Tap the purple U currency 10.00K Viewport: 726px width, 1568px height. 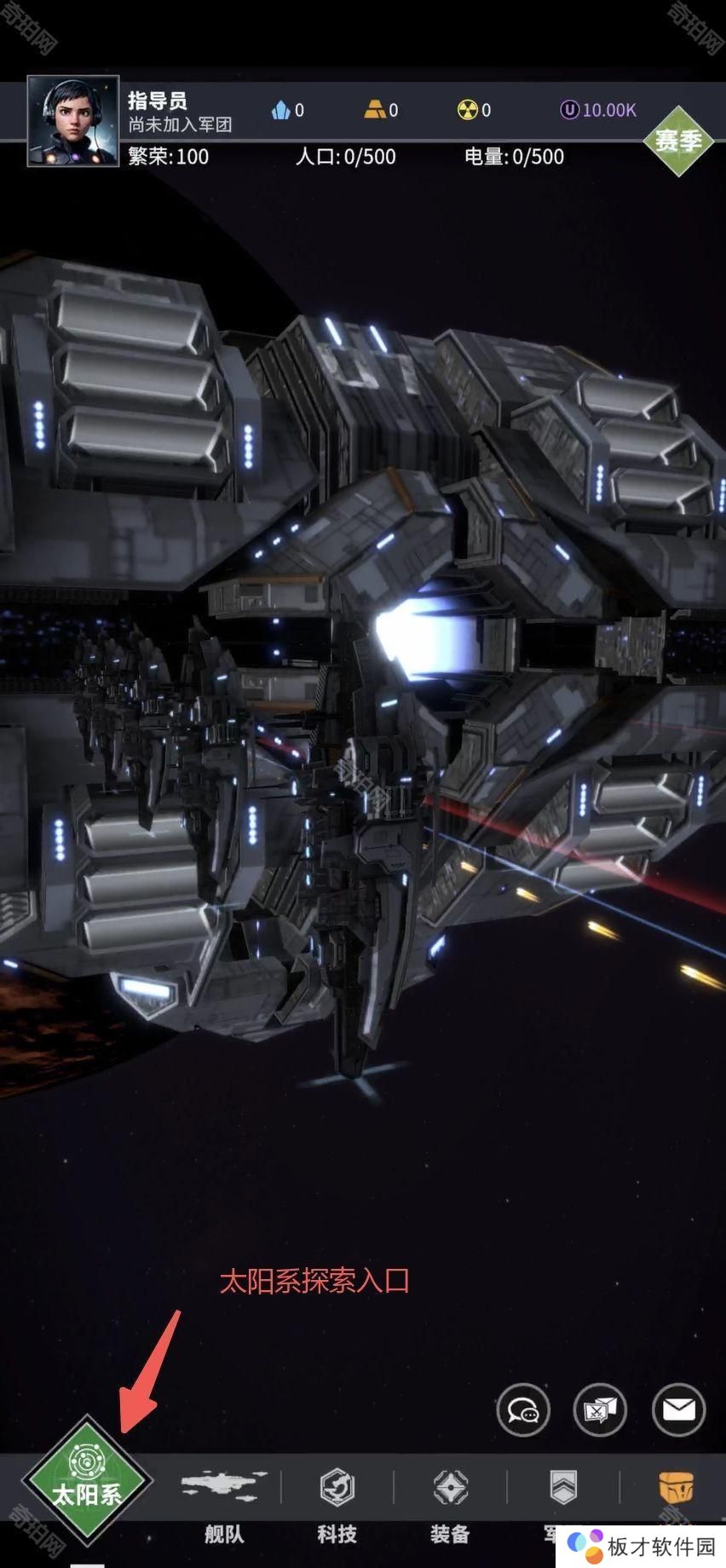pos(598,110)
